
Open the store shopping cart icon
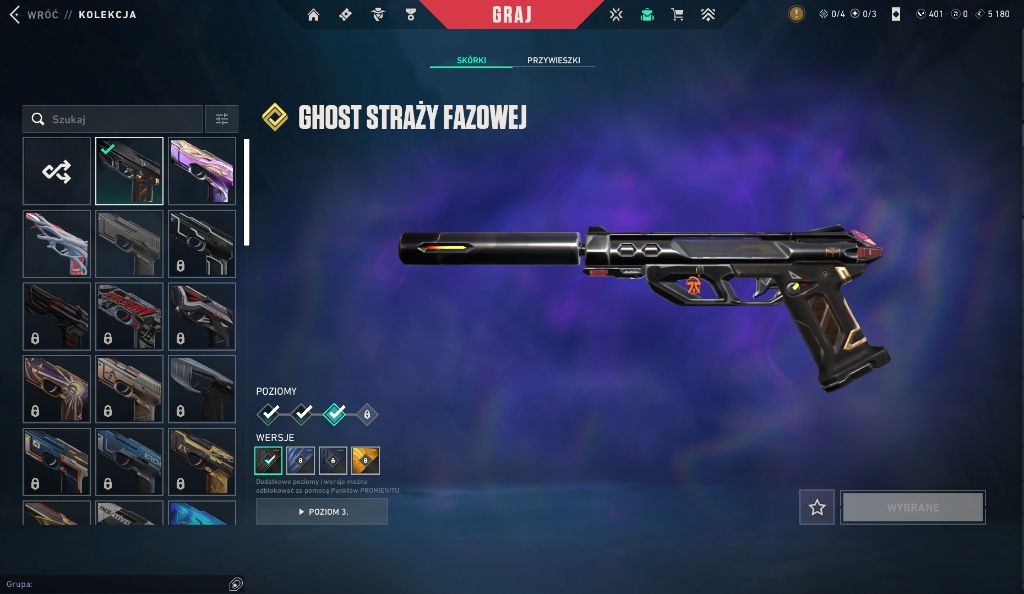coord(677,15)
